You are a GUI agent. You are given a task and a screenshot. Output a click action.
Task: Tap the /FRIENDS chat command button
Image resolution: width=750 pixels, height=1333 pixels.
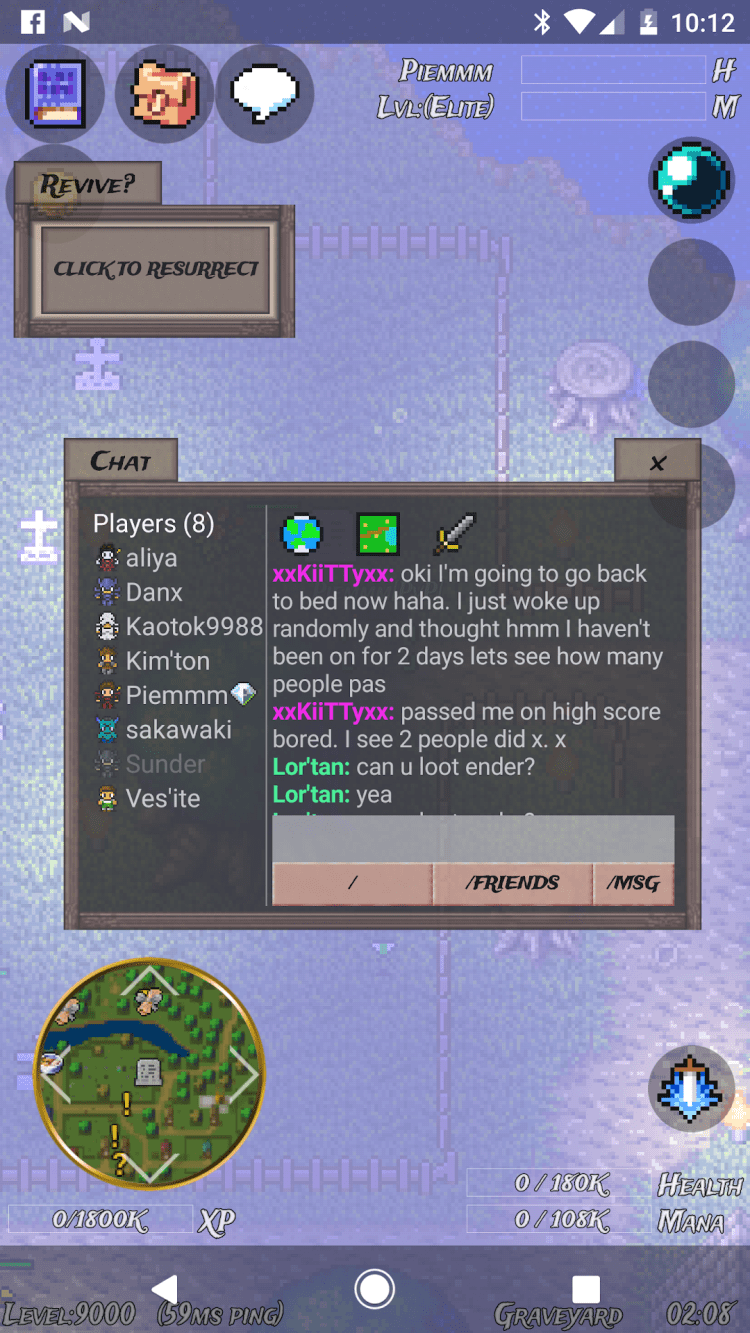512,883
